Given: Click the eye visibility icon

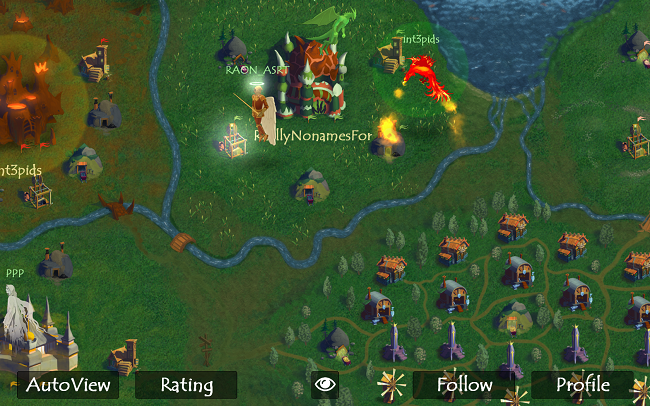Looking at the screenshot, I should coord(324,385).
